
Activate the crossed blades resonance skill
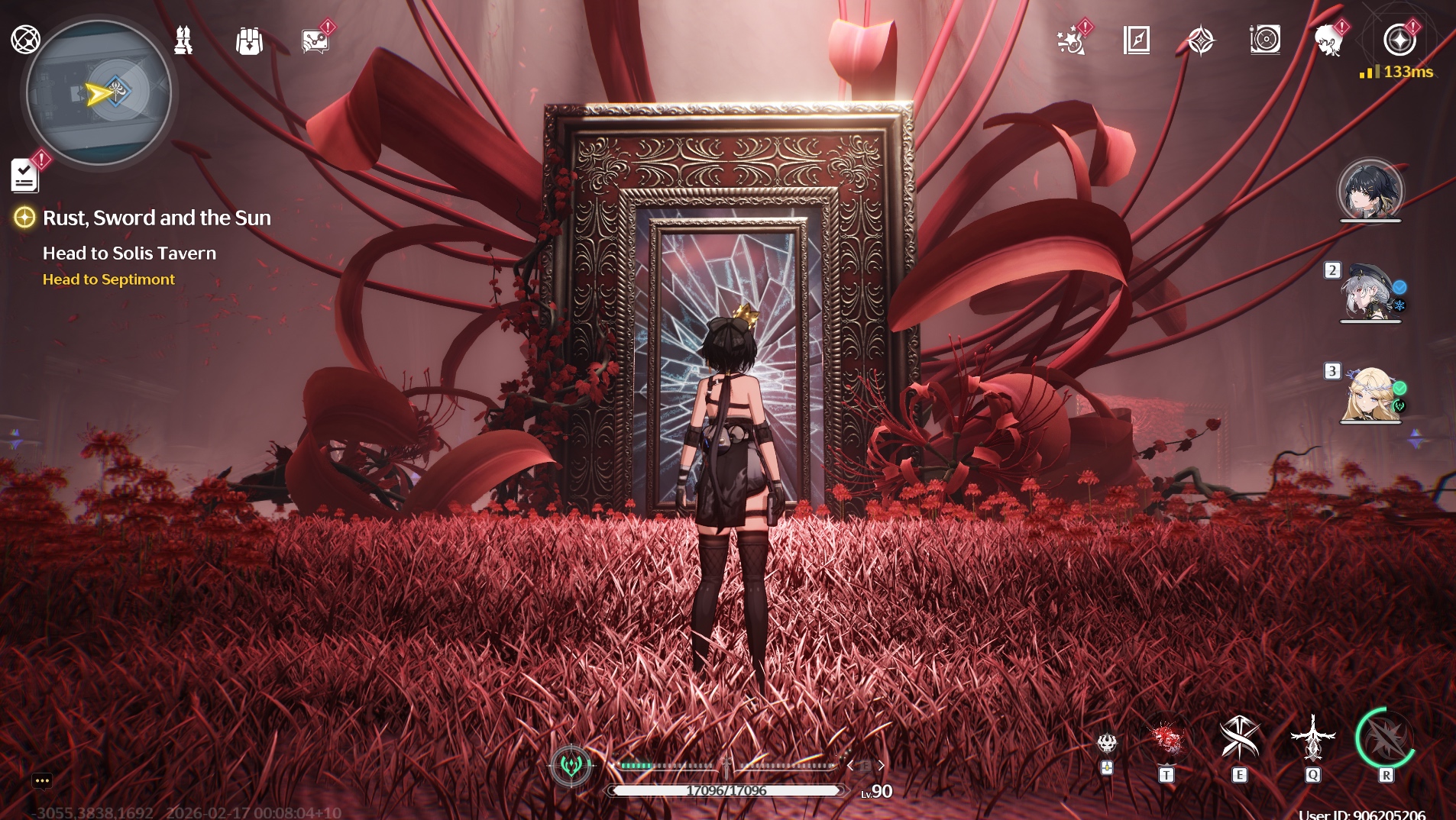tap(1239, 739)
